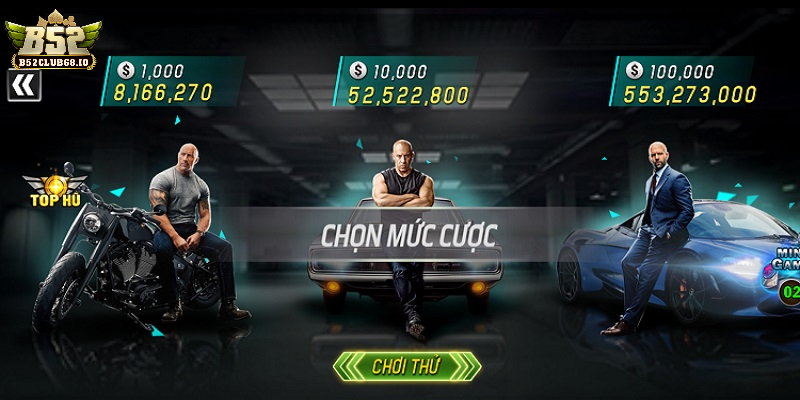Viewport: 800px width, 400px height.
Task: Start the Chơi Thử trial mode
Action: coord(407,366)
